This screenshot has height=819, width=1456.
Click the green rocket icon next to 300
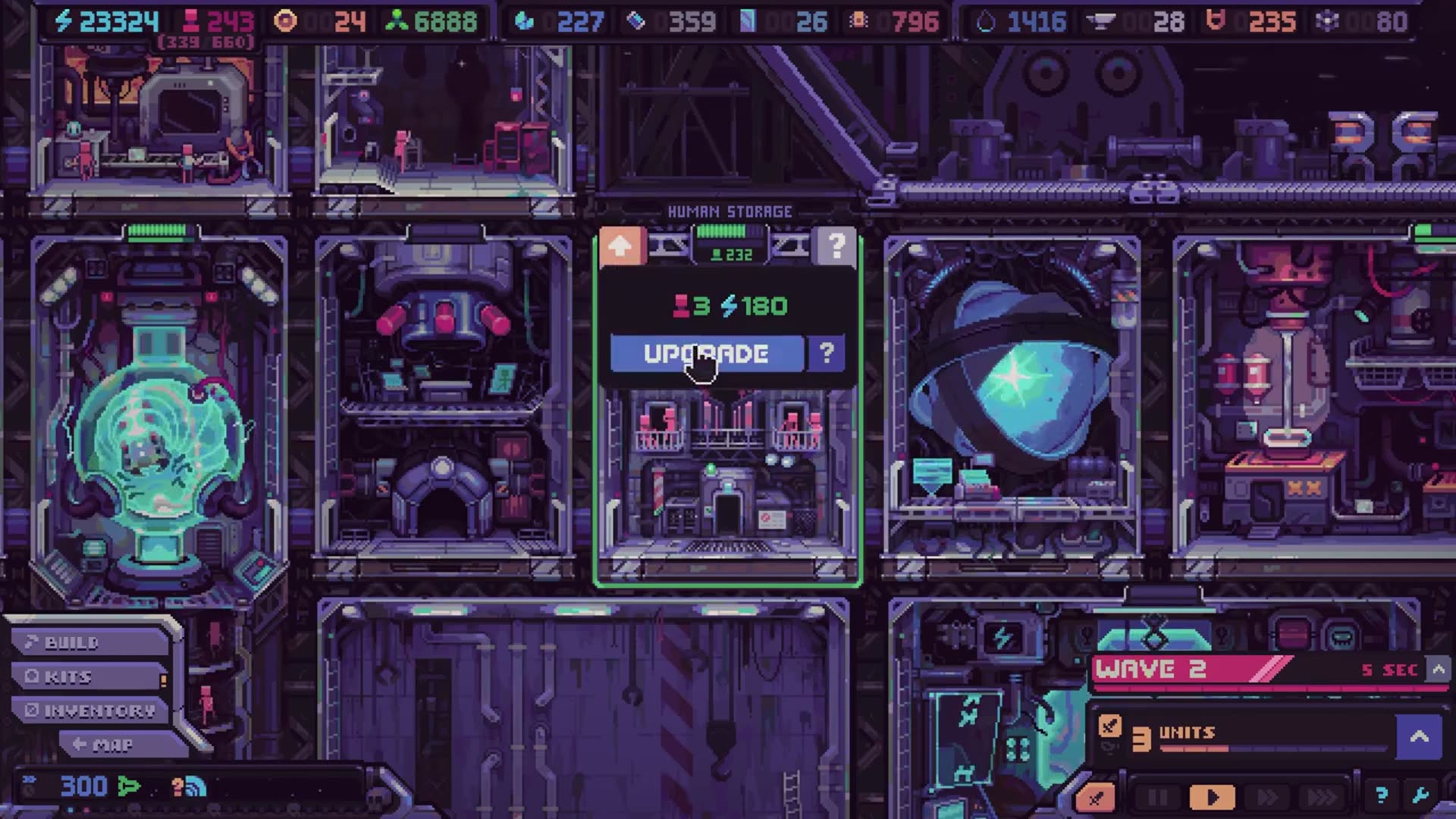pos(128,786)
